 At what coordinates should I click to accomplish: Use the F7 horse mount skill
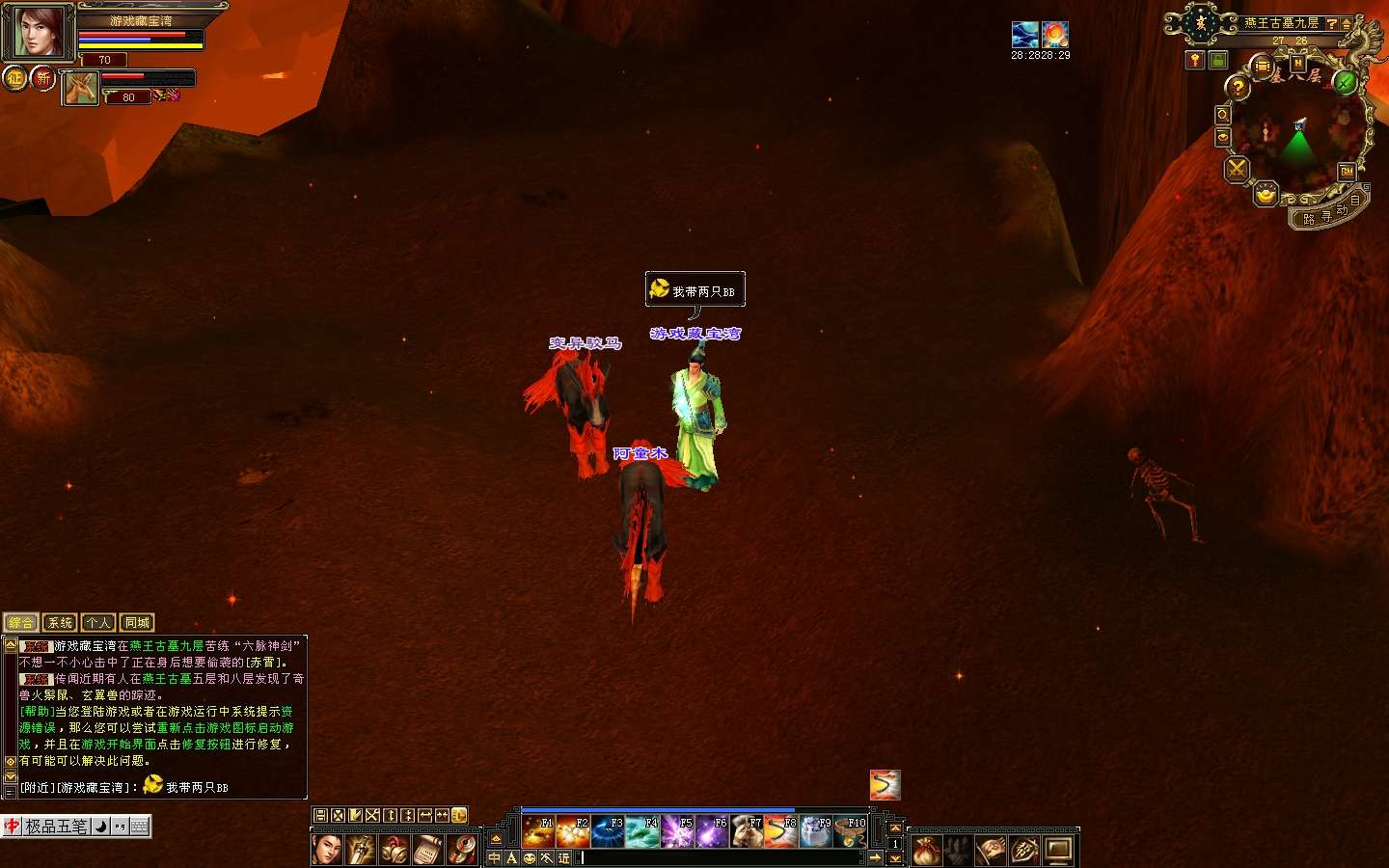coord(746,831)
